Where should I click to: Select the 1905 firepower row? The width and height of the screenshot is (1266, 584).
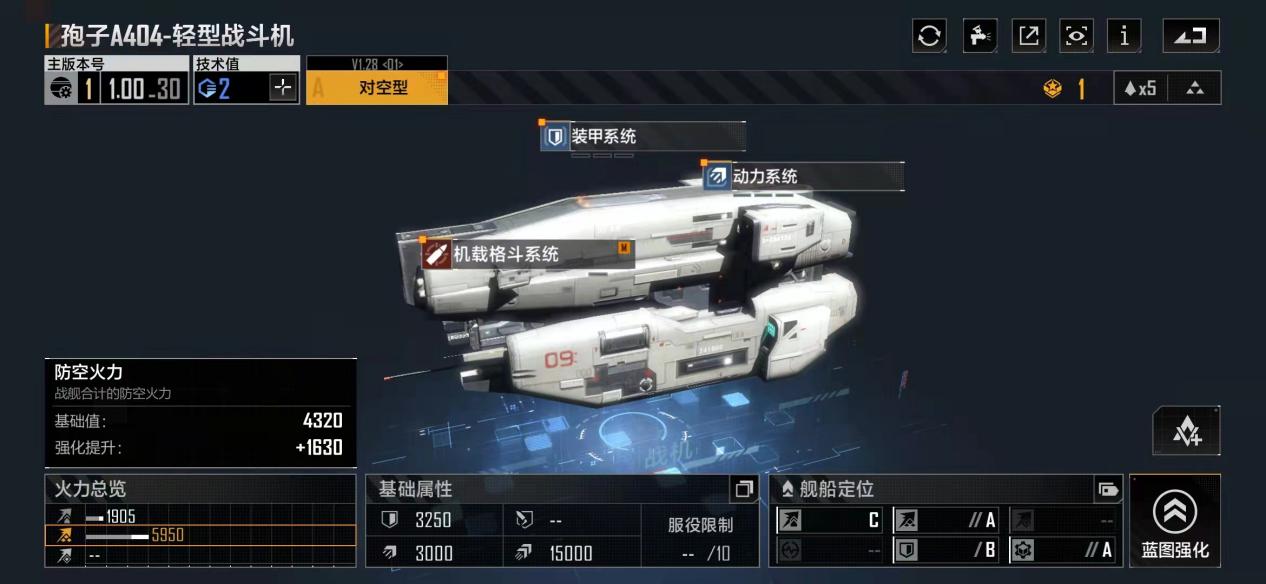coord(200,517)
